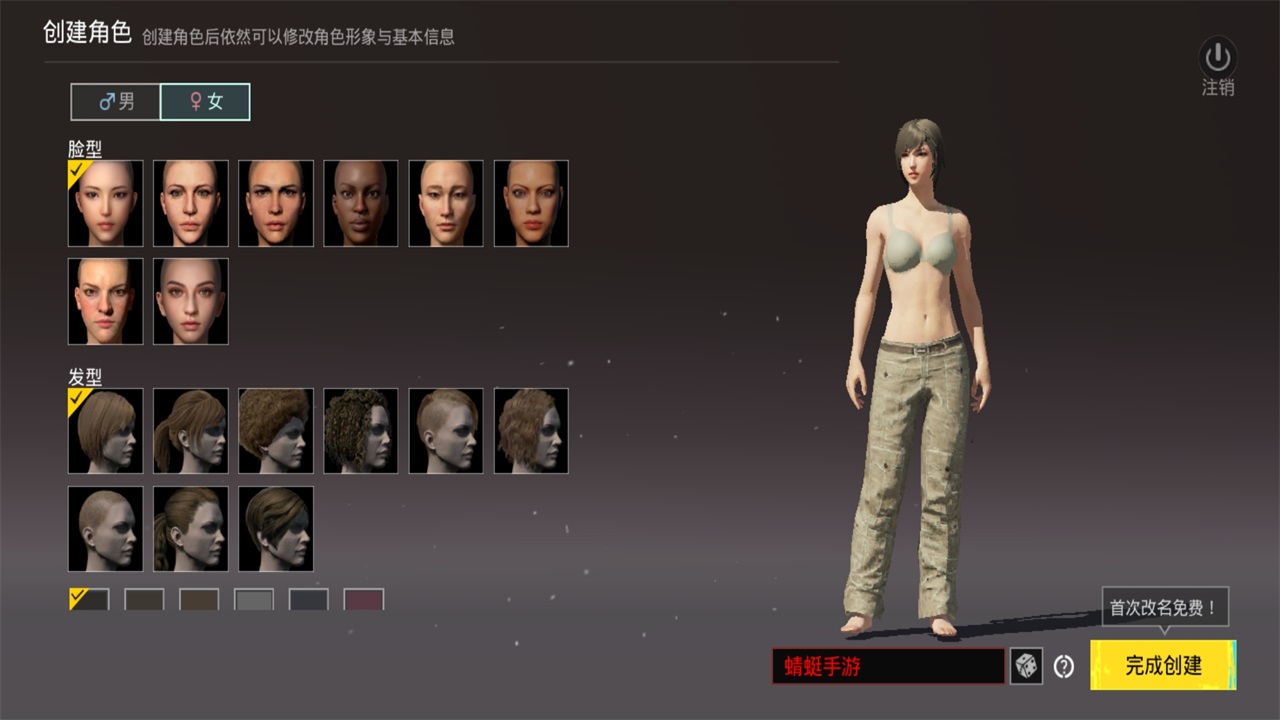Choose the gray hair color swatch
This screenshot has height=720, width=1280.
pos(254,600)
